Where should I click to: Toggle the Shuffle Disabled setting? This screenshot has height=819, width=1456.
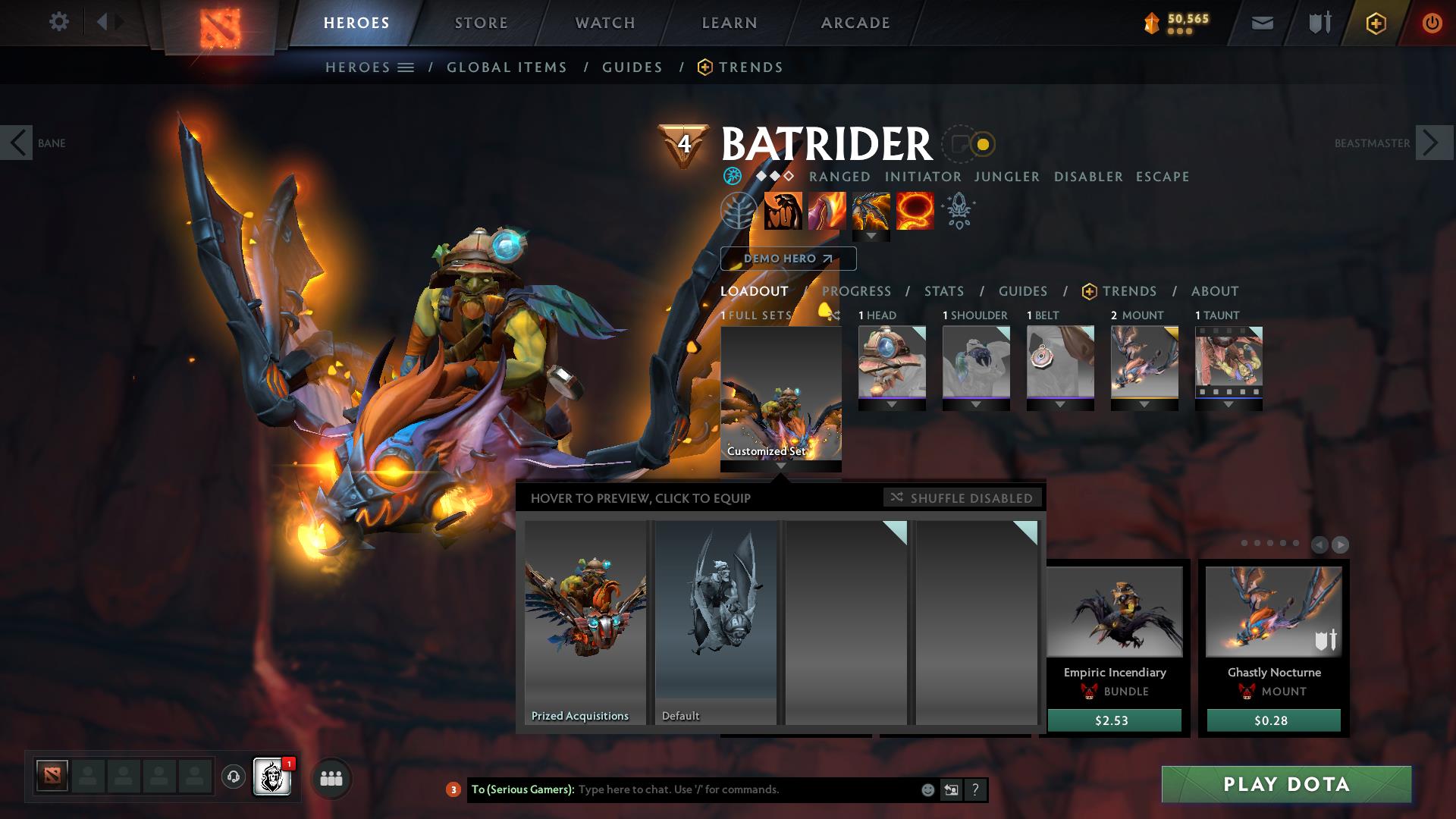coord(962,498)
